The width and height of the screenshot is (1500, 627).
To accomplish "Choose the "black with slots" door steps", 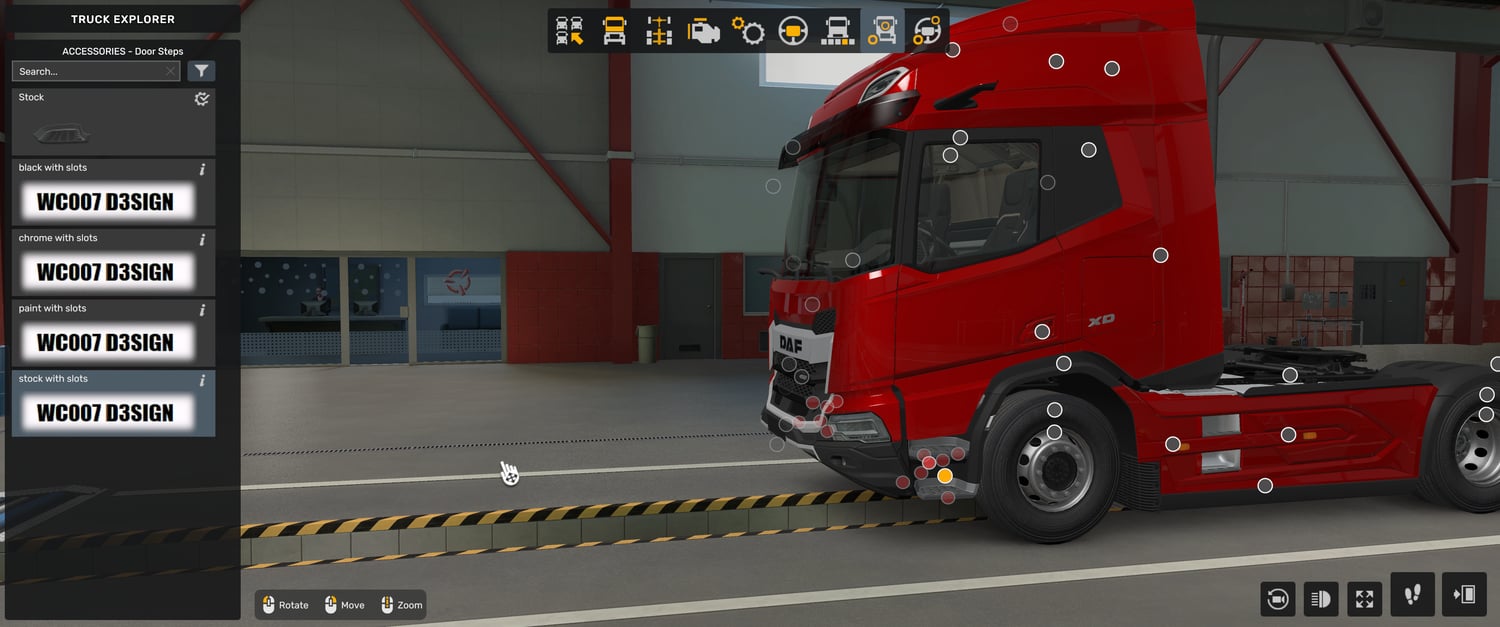I will (105, 202).
